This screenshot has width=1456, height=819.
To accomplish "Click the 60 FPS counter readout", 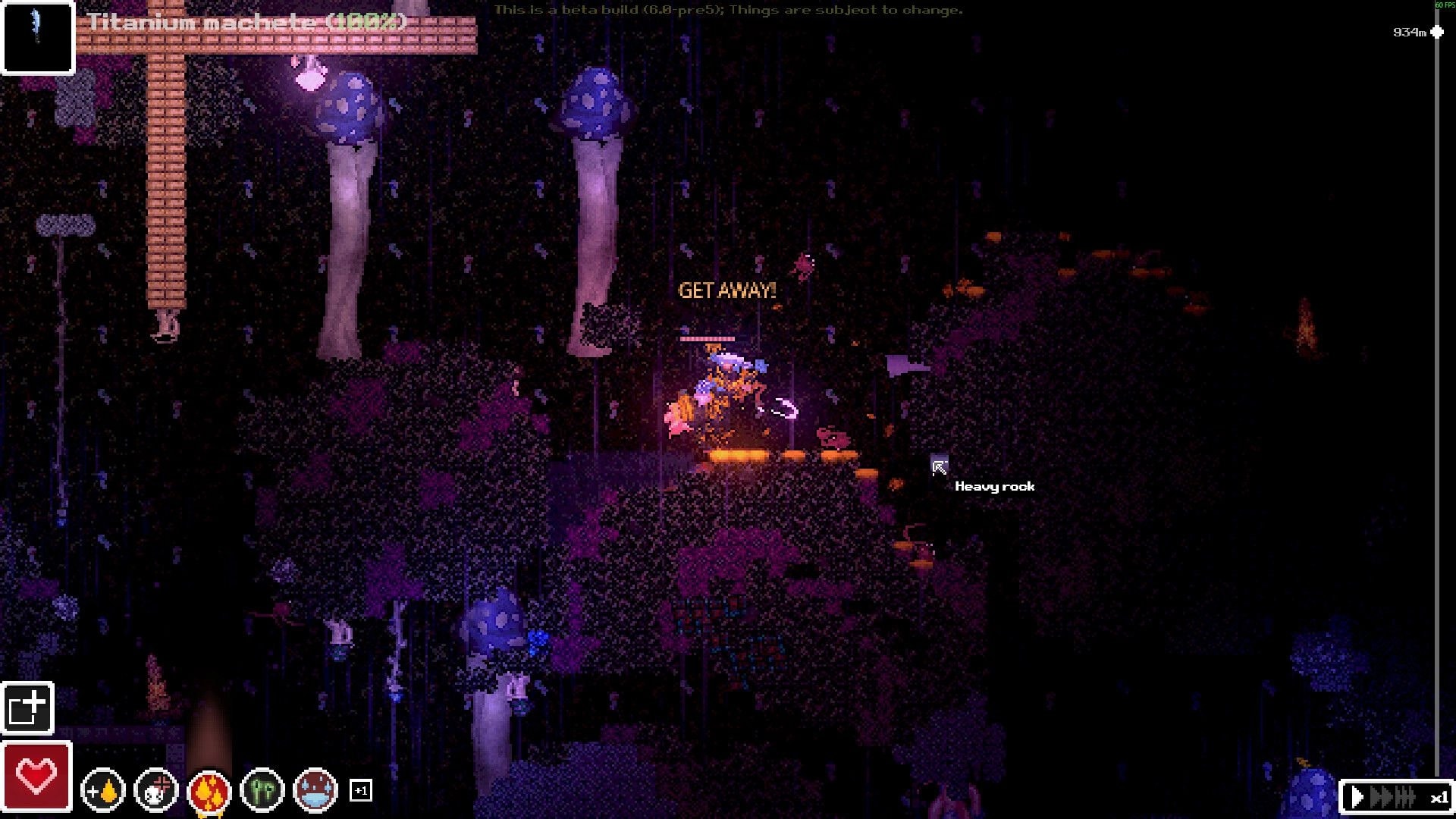I will click(x=1442, y=5).
